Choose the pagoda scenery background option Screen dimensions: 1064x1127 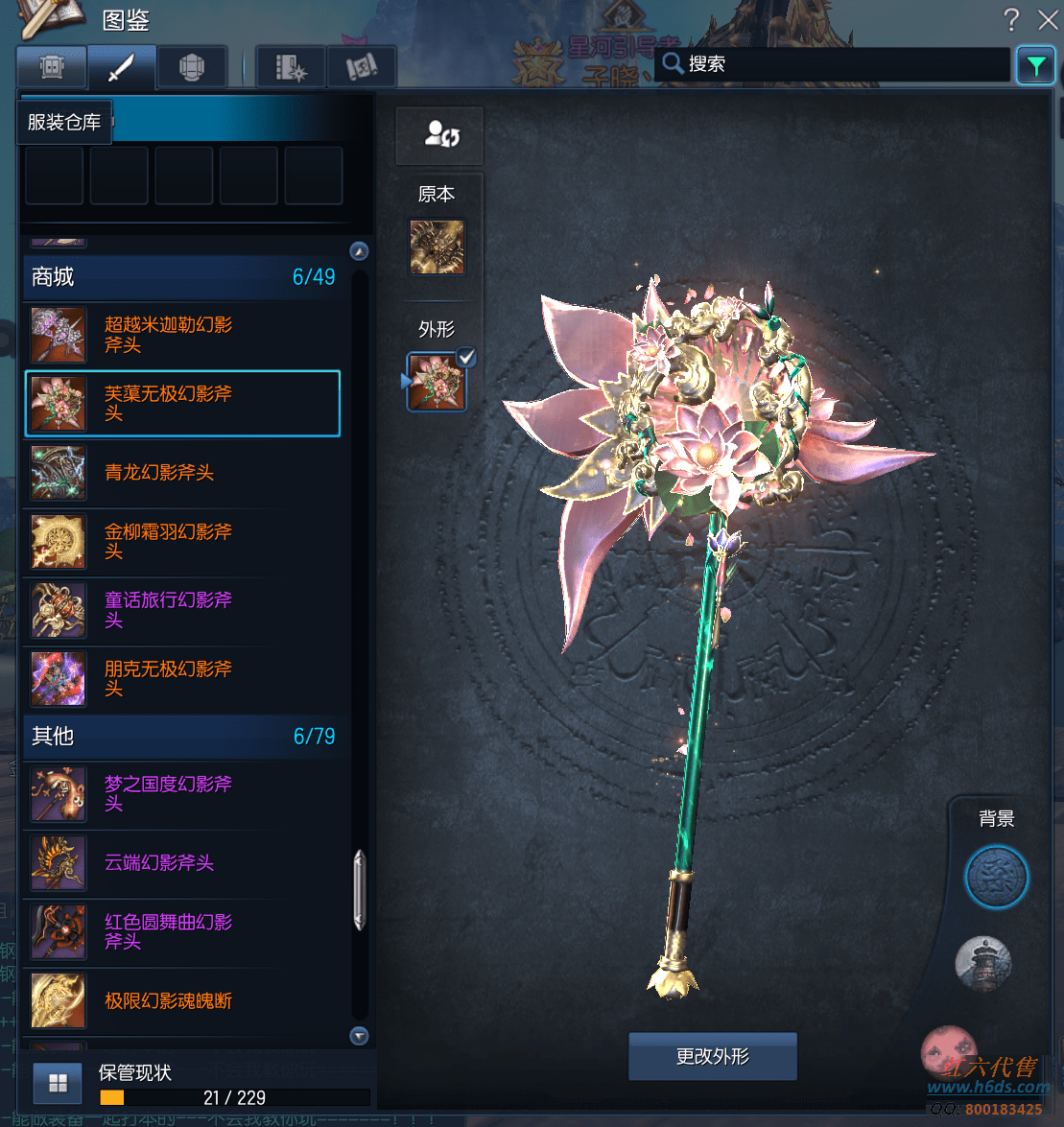click(x=983, y=963)
